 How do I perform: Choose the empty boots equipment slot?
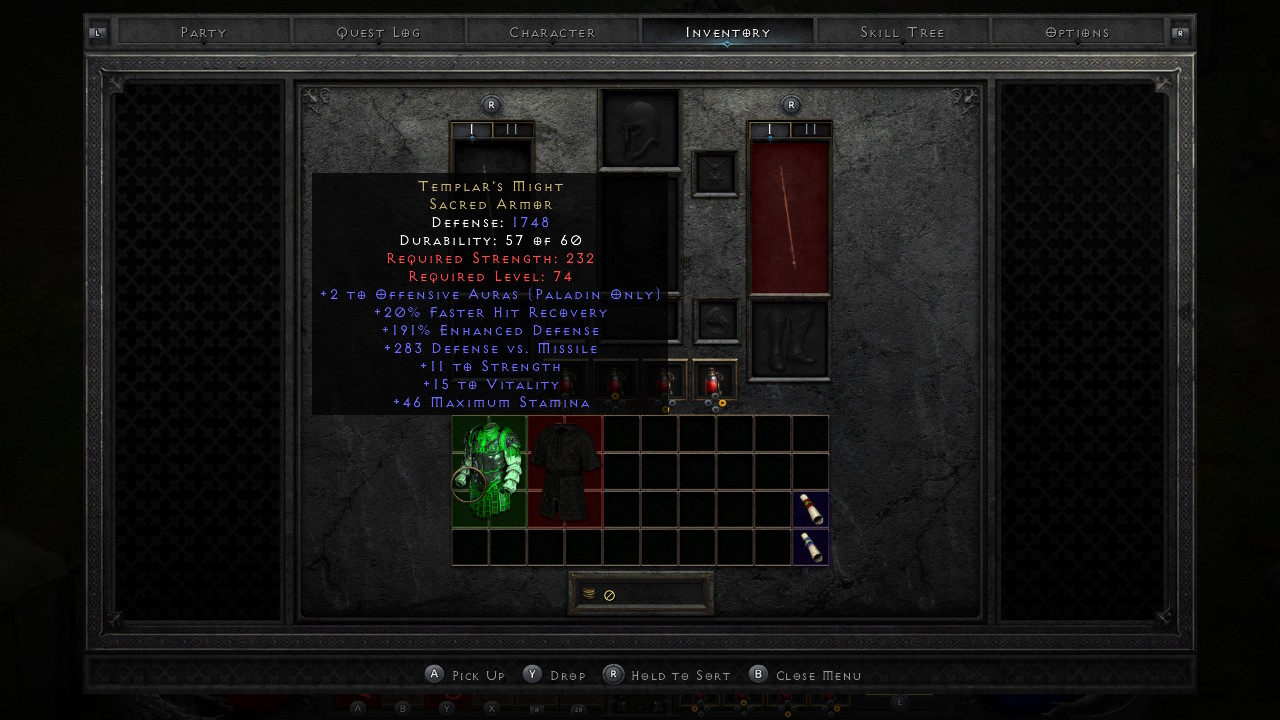pyautogui.click(x=790, y=340)
